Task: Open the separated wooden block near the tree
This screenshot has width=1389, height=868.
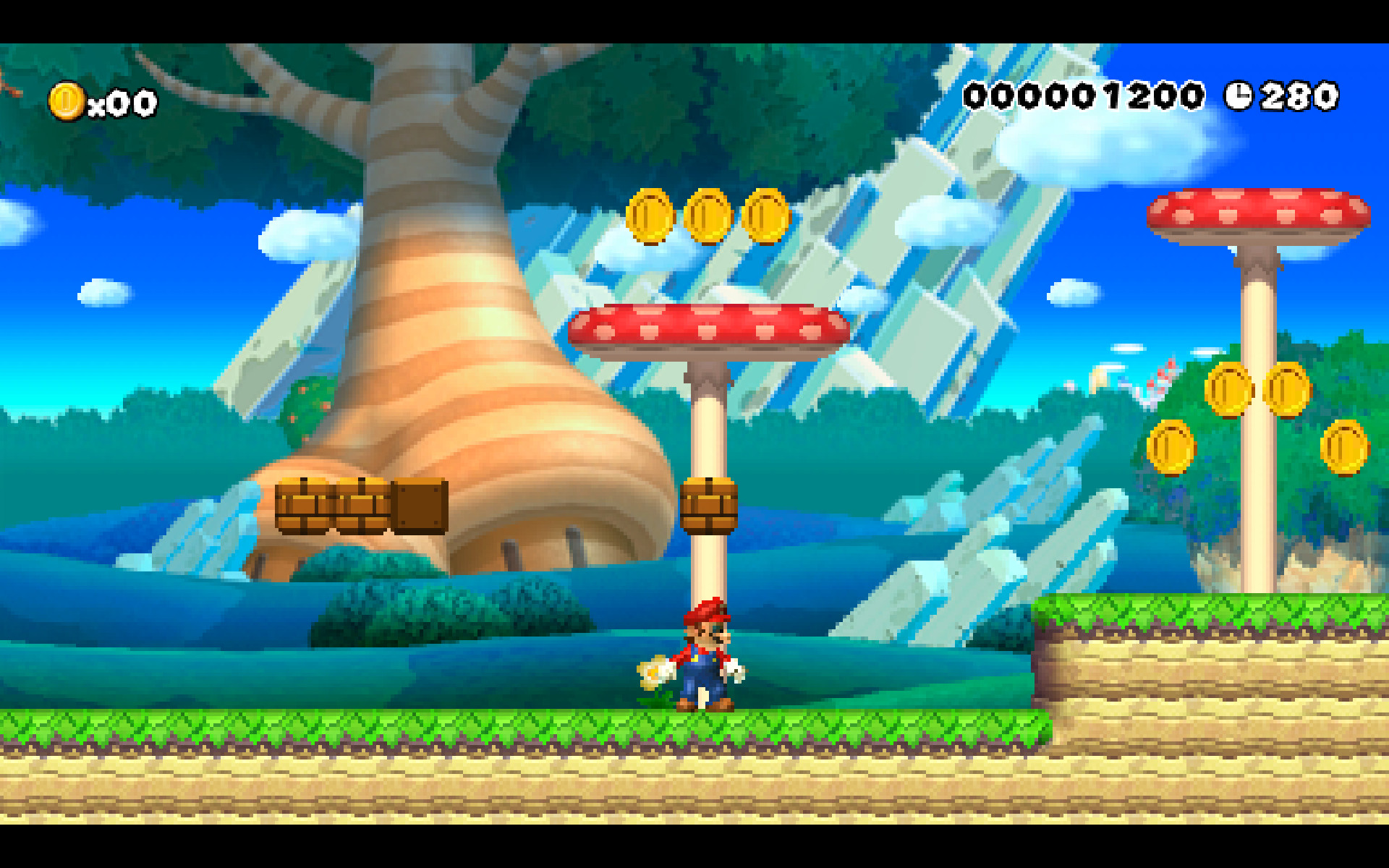Action: 418,506
